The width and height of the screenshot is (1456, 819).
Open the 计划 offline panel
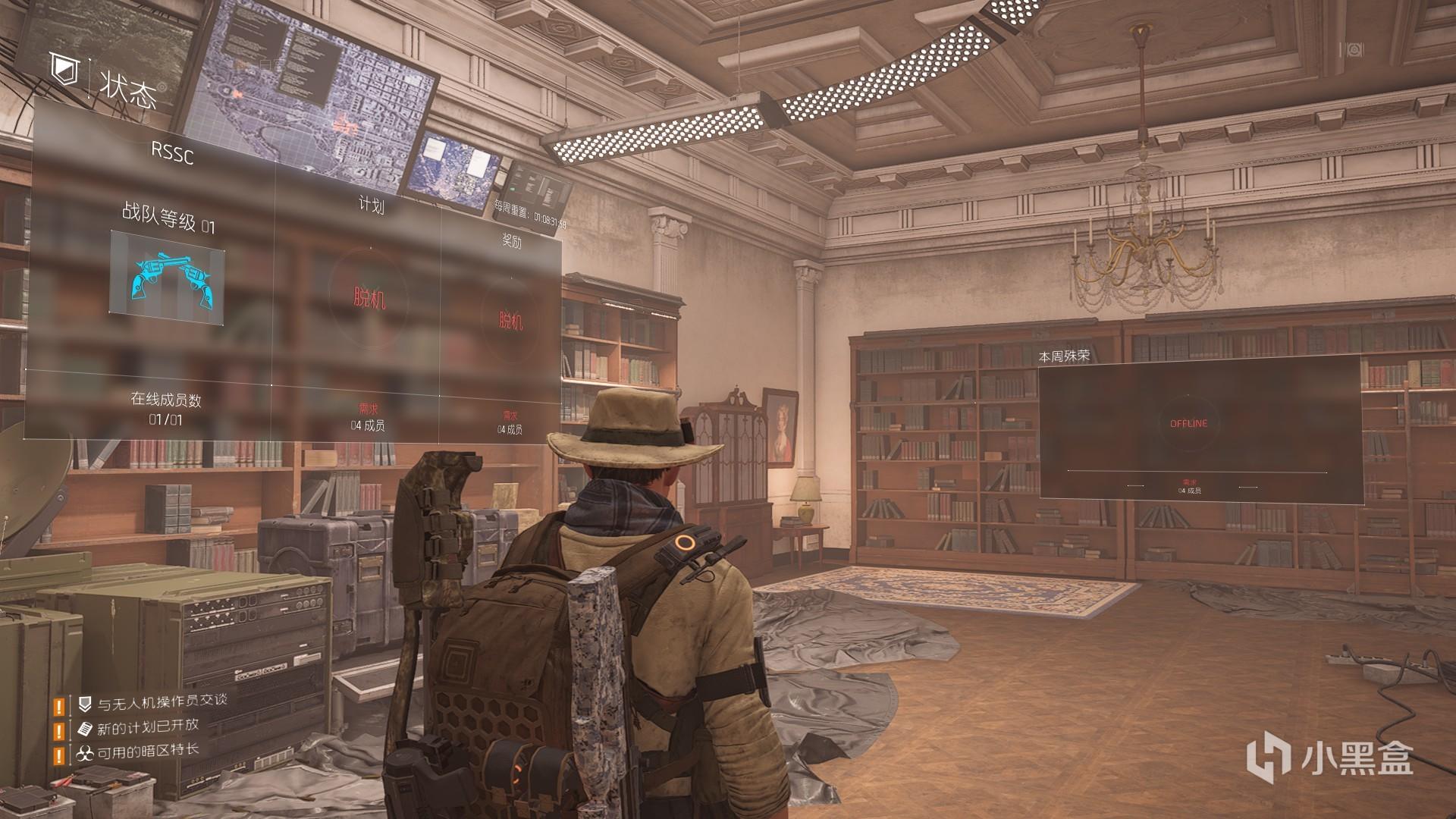369,298
